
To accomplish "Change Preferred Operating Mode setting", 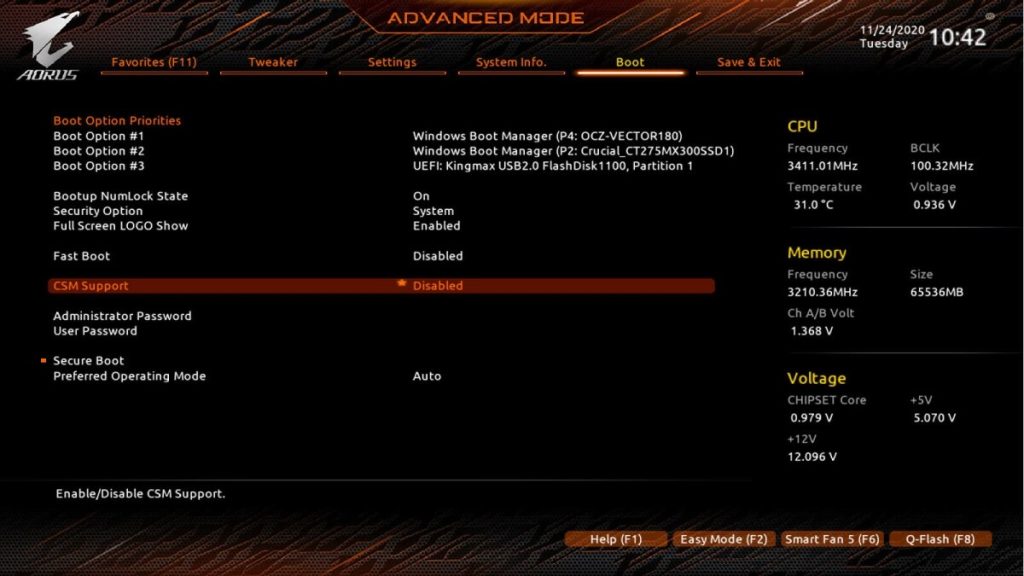I will tap(129, 376).
